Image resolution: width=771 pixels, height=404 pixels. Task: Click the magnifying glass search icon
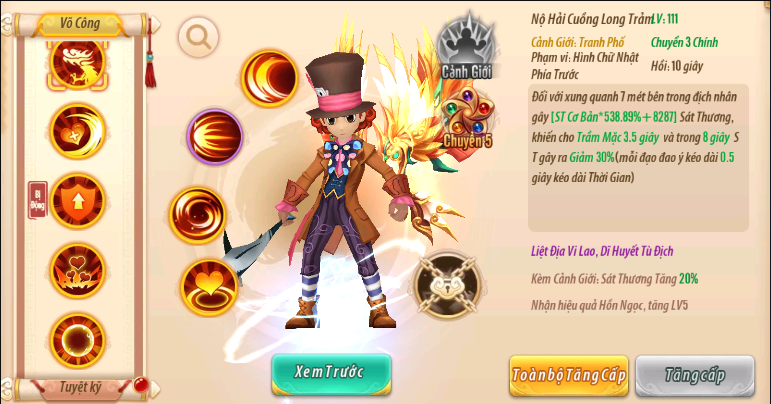click(x=198, y=38)
